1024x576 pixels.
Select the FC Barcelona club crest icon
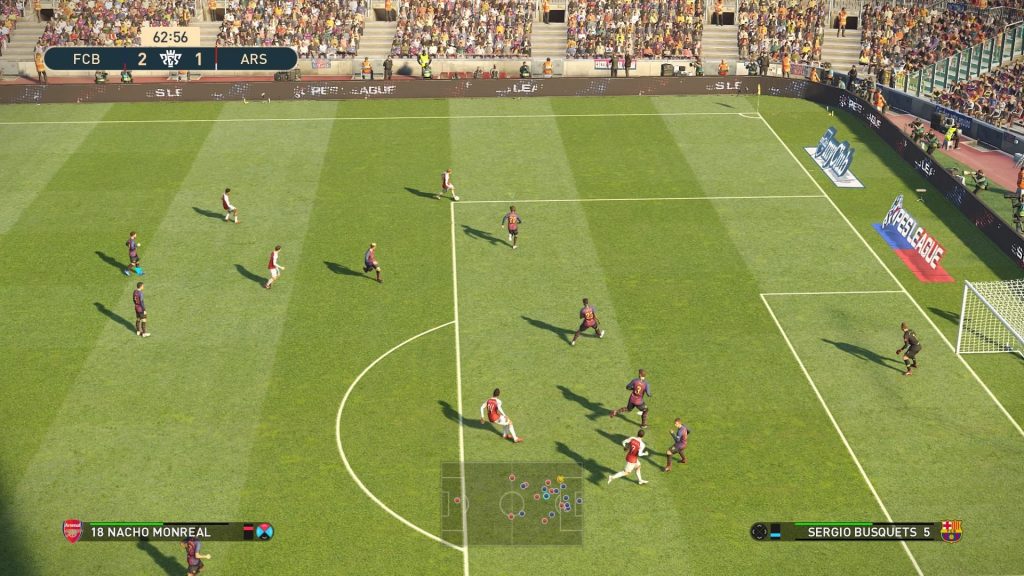tap(951, 531)
